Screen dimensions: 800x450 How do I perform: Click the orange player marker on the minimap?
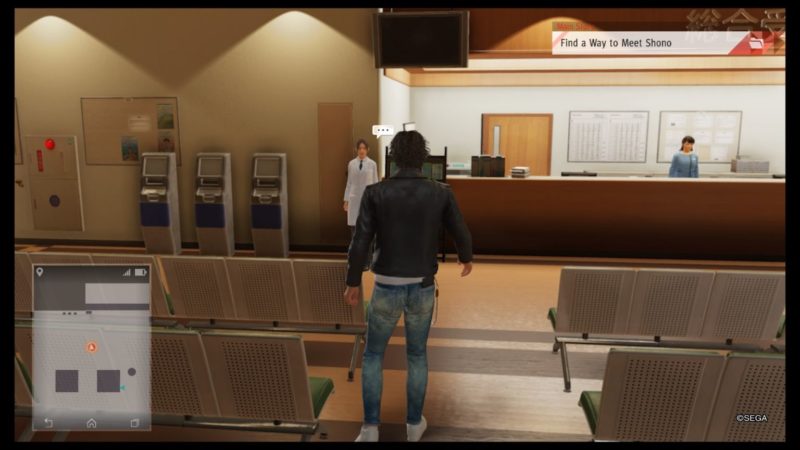tap(91, 347)
